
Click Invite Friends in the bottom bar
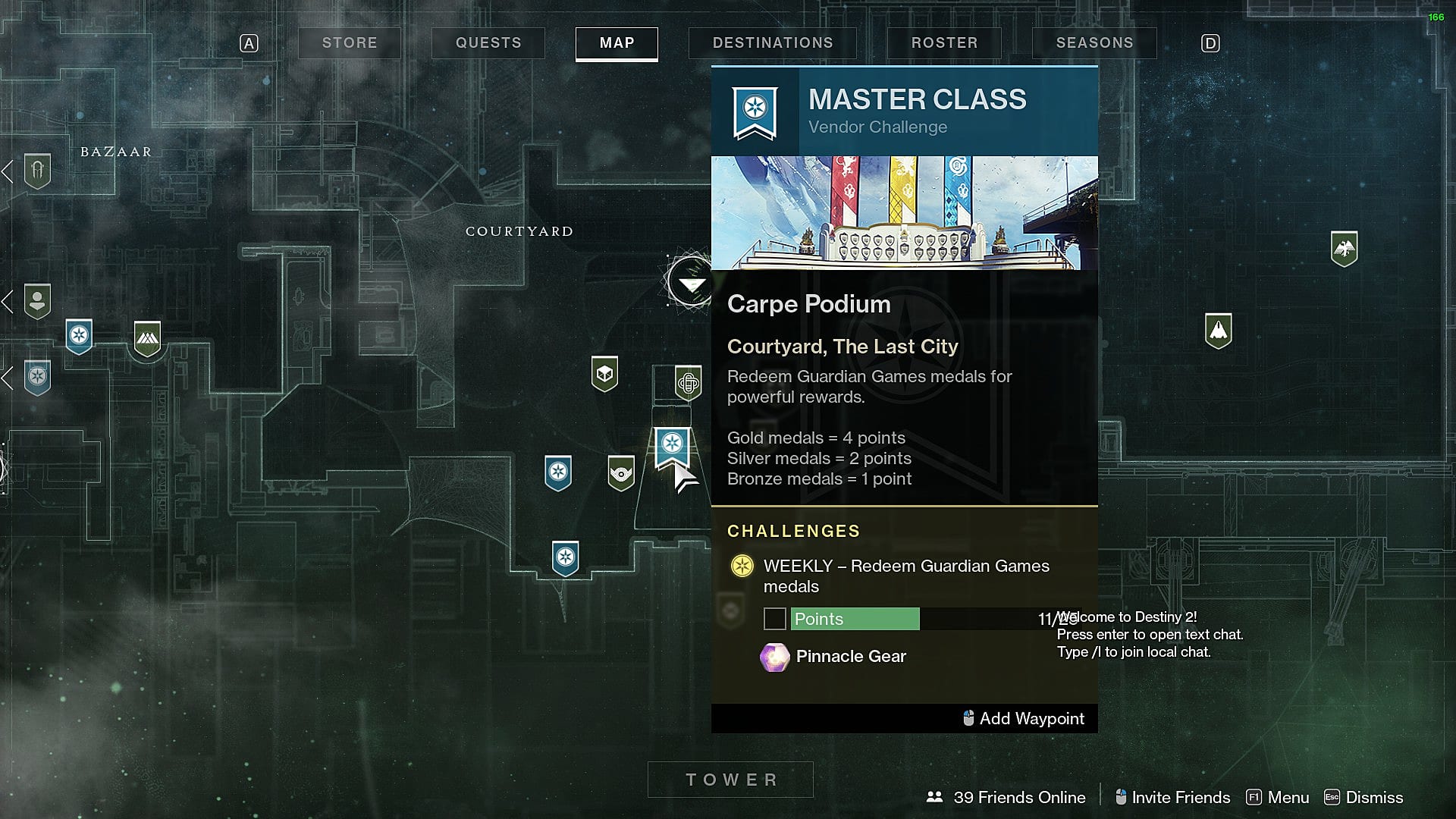(1181, 797)
